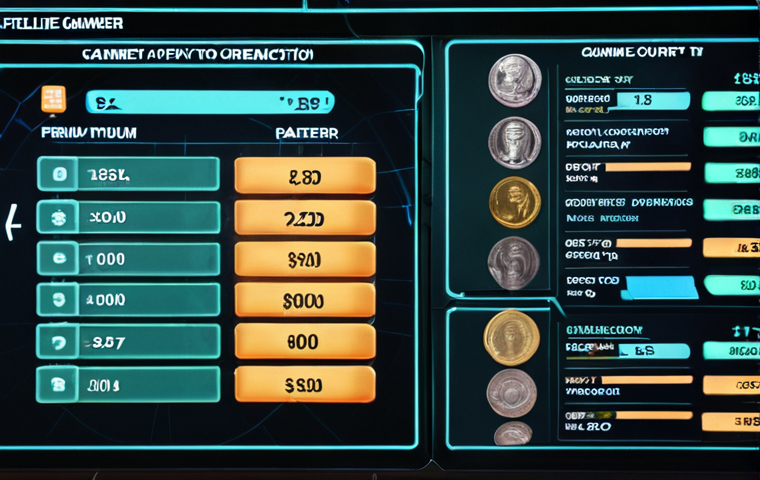The height and width of the screenshot is (480, 760).
Task: Click the orange 800 price button
Action: coord(305,342)
